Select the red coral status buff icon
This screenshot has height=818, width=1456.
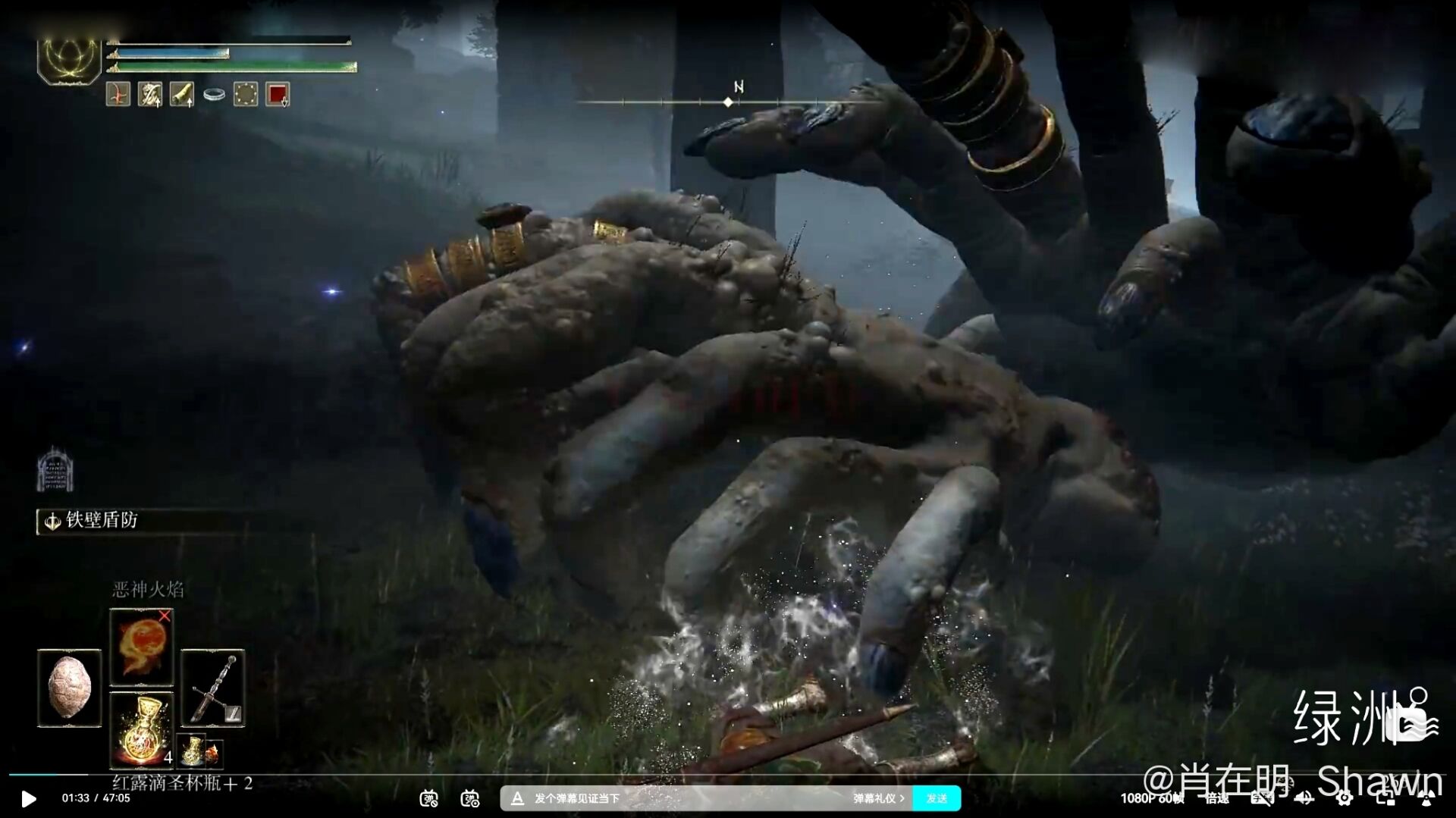tap(118, 95)
